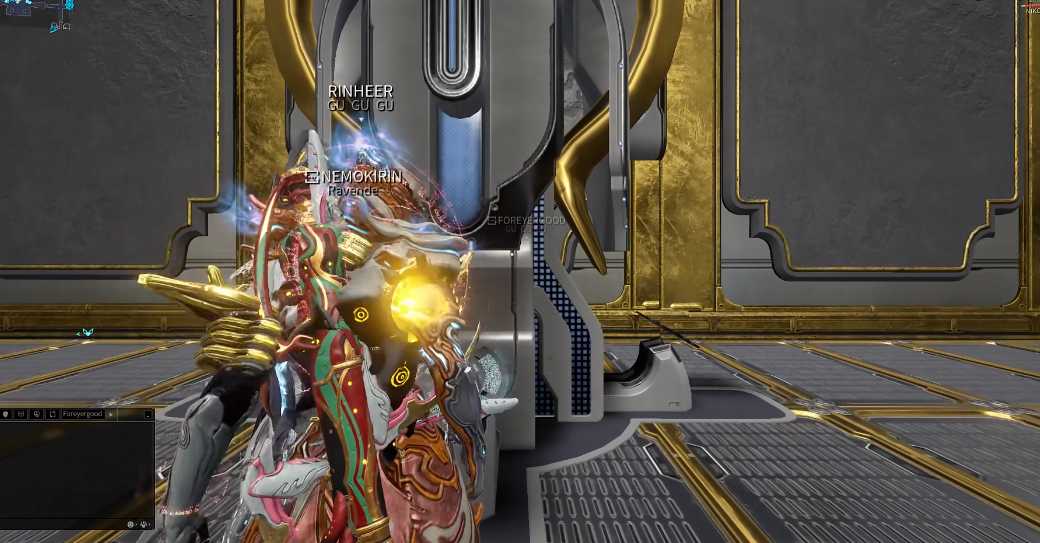The image size is (1040, 543).
Task: Select the shield icon chat tab
Action: (5, 413)
